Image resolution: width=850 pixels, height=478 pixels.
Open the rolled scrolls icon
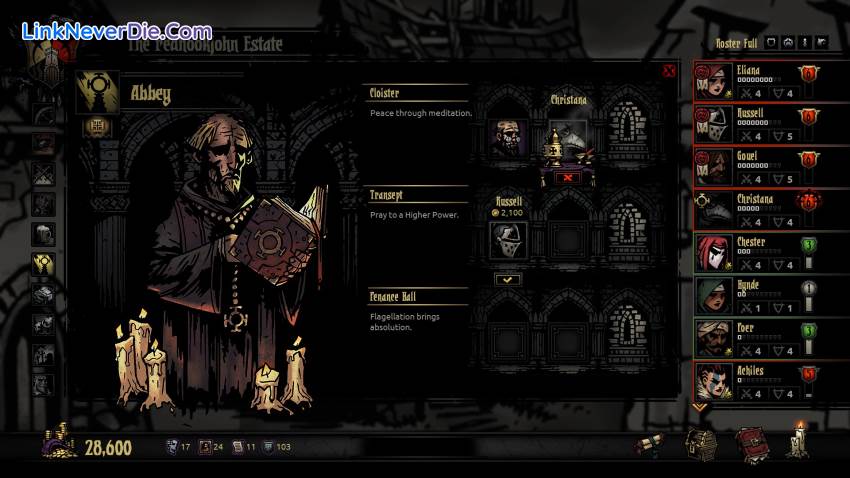(x=651, y=446)
